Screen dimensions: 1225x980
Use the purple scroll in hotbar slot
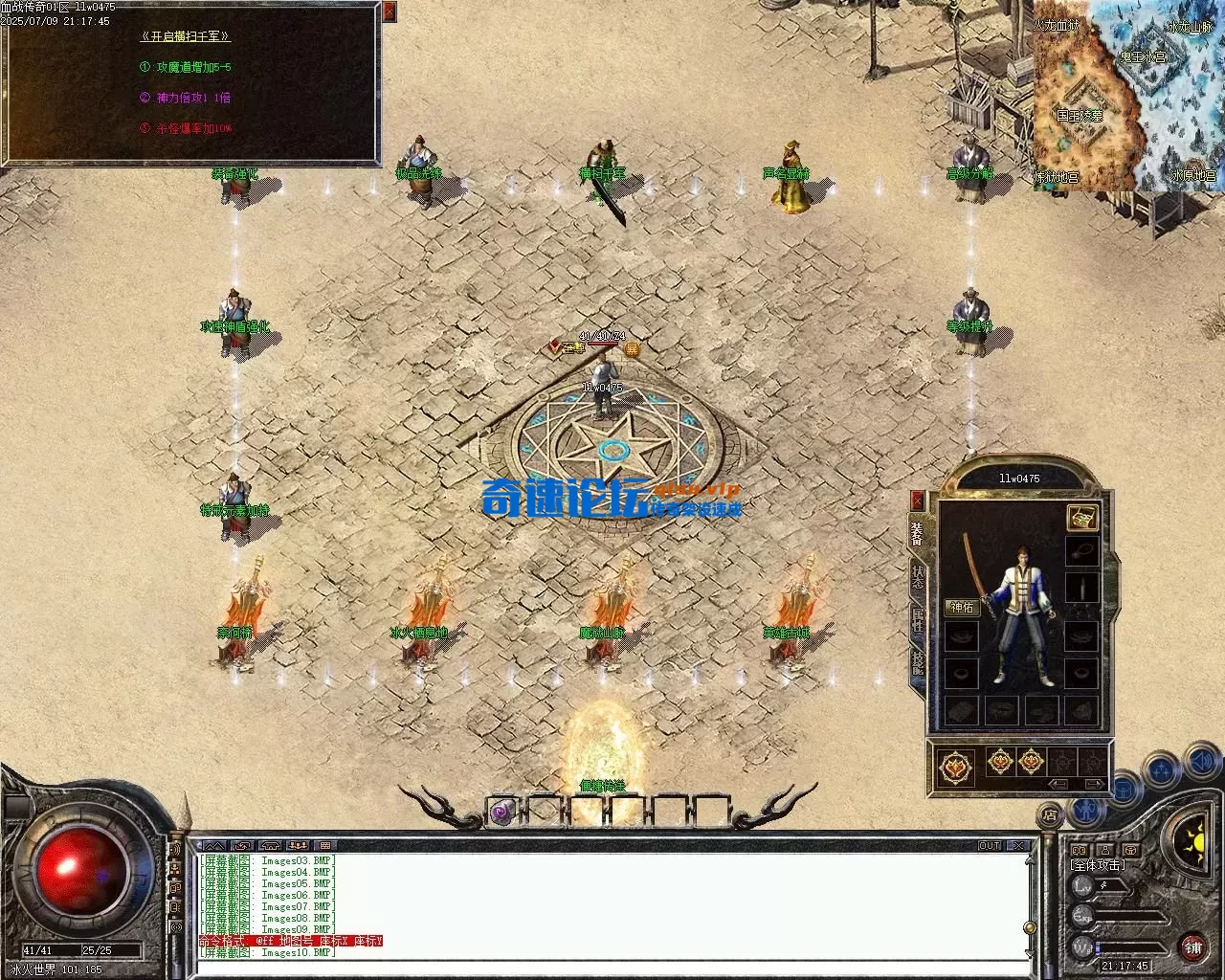click(x=502, y=813)
